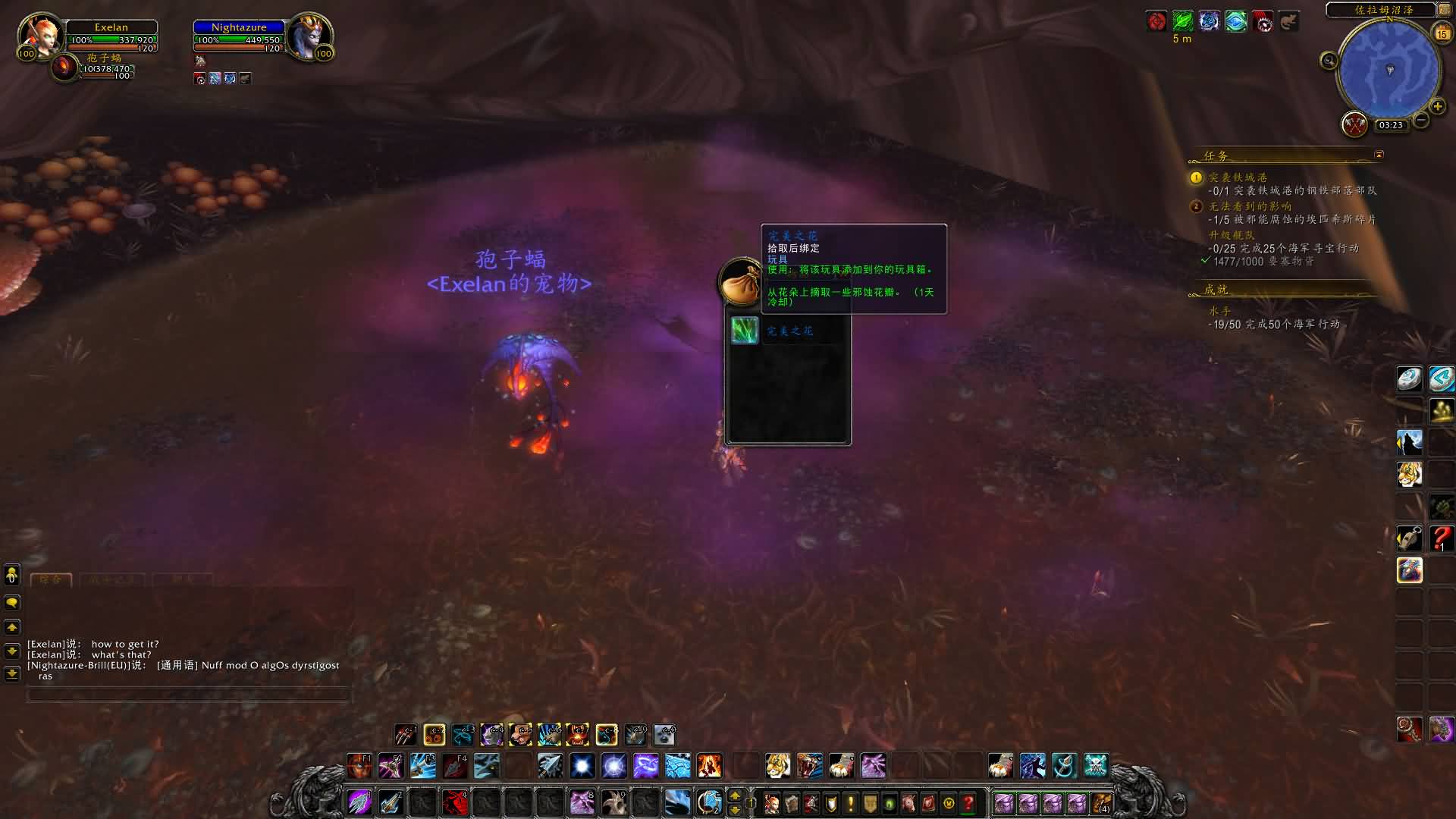
Task: Activate the flame ability icon on the action bar
Action: tap(709, 766)
